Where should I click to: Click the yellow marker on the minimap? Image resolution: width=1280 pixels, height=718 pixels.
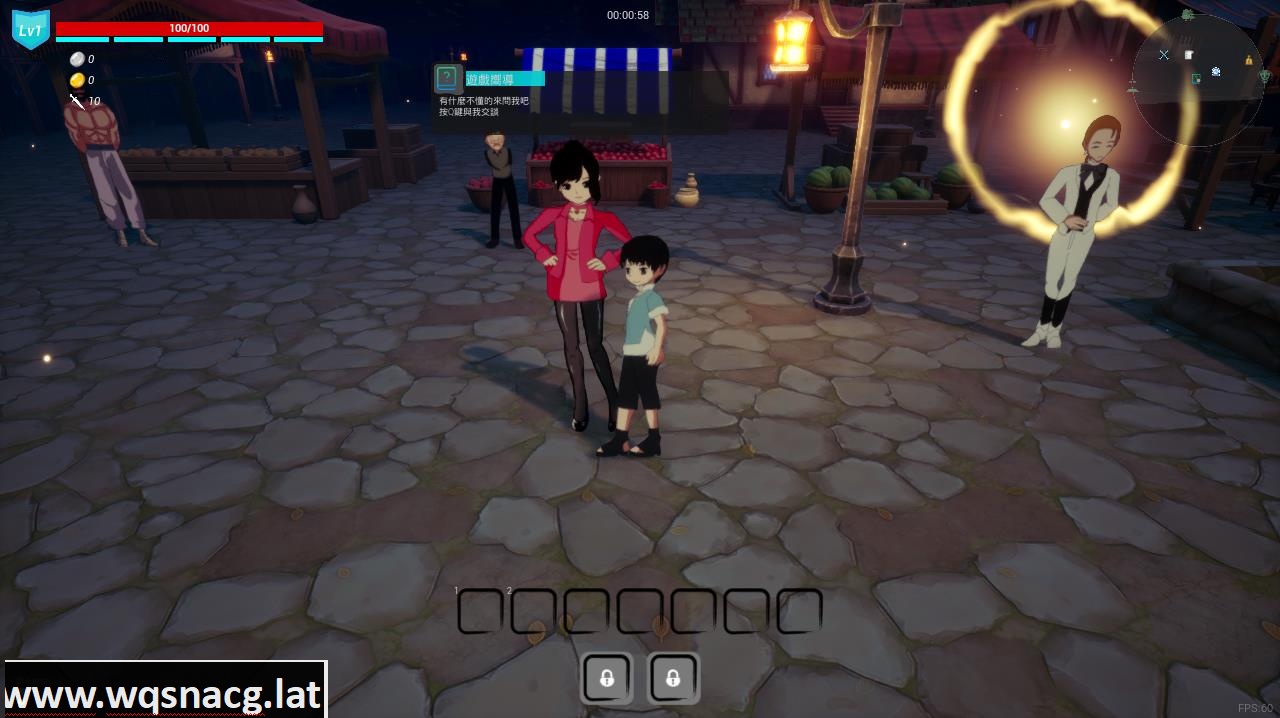pyautogui.click(x=1249, y=60)
